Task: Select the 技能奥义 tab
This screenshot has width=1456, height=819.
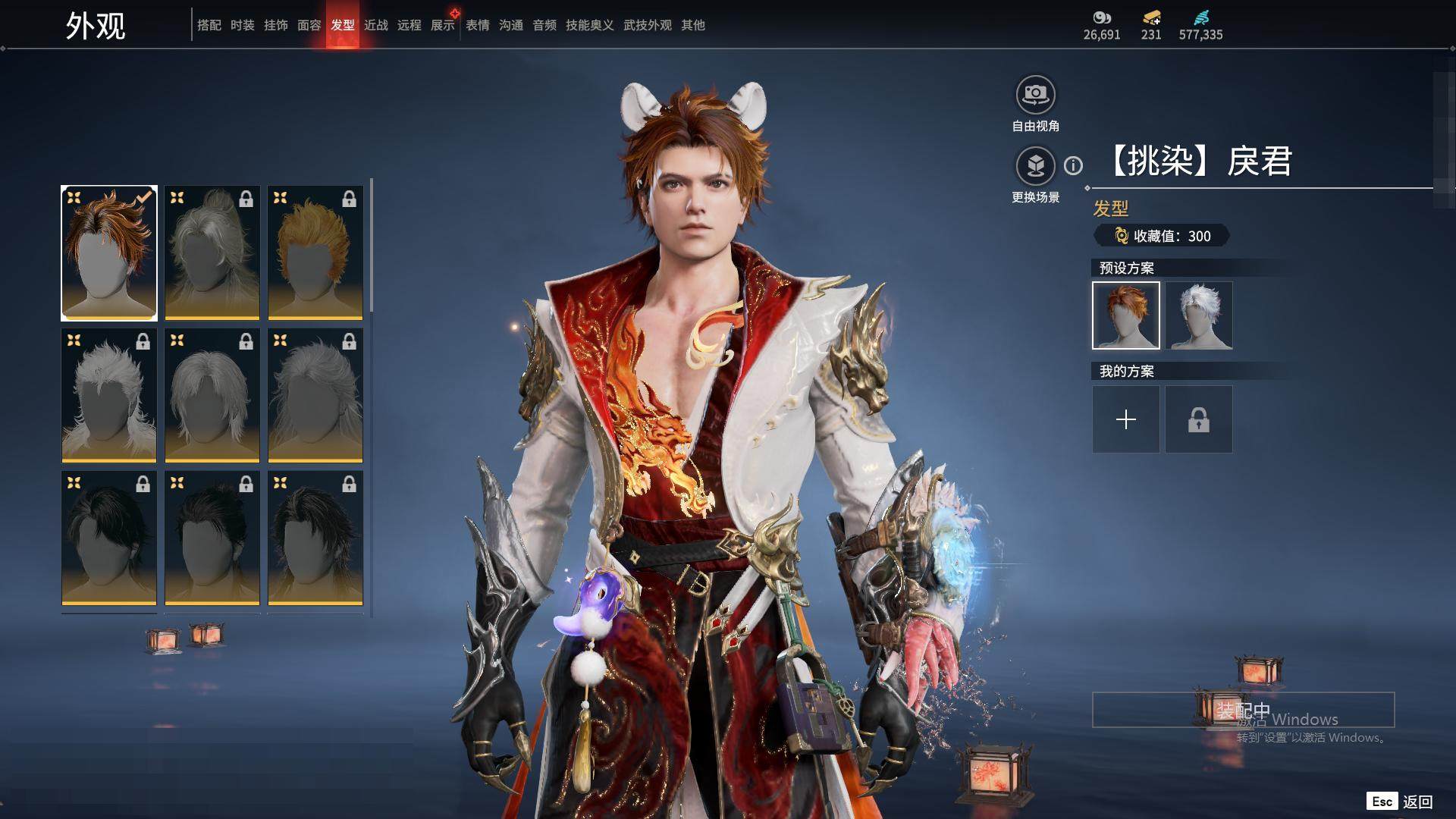Action: (590, 25)
